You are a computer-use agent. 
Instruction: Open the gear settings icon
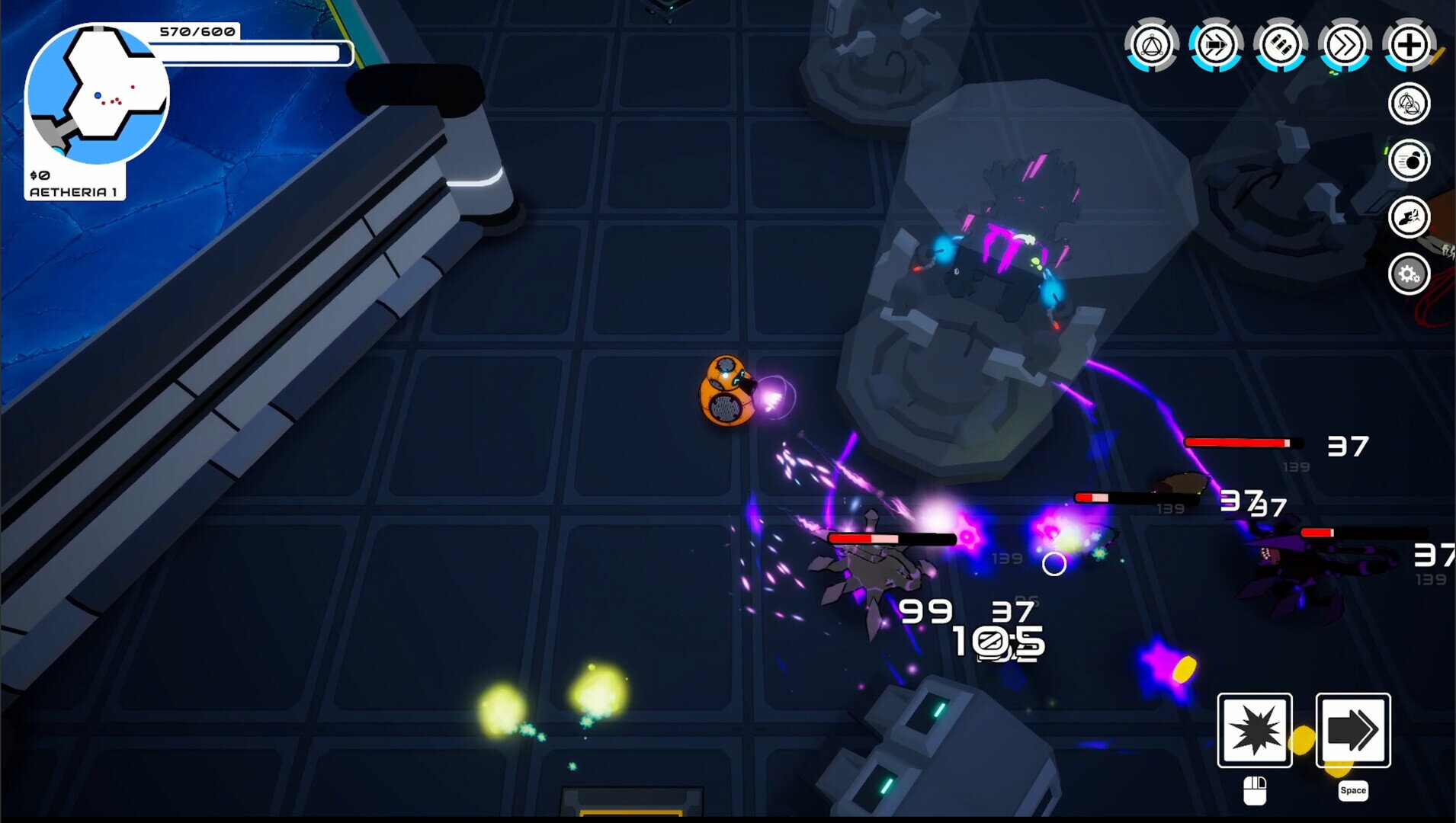[x=1409, y=274]
